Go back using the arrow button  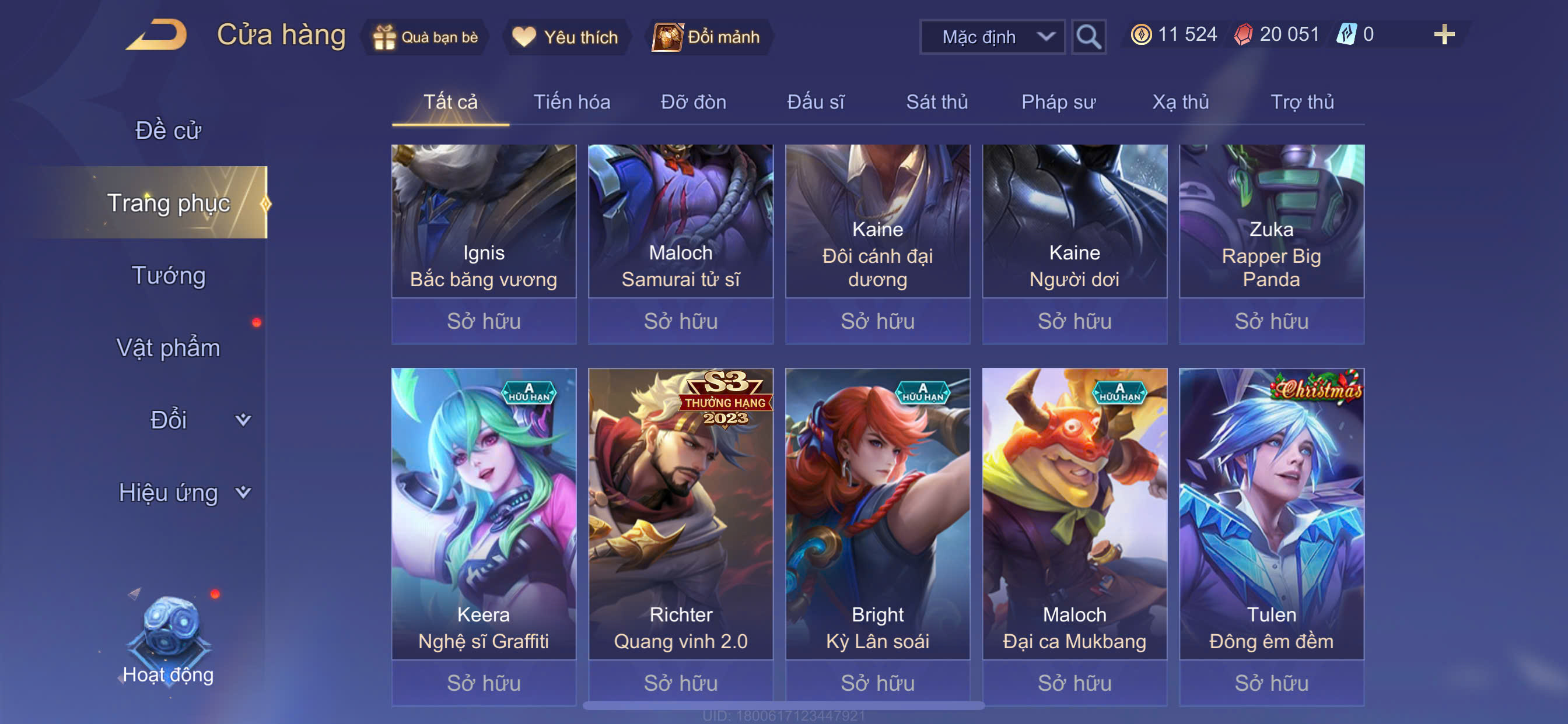[157, 34]
